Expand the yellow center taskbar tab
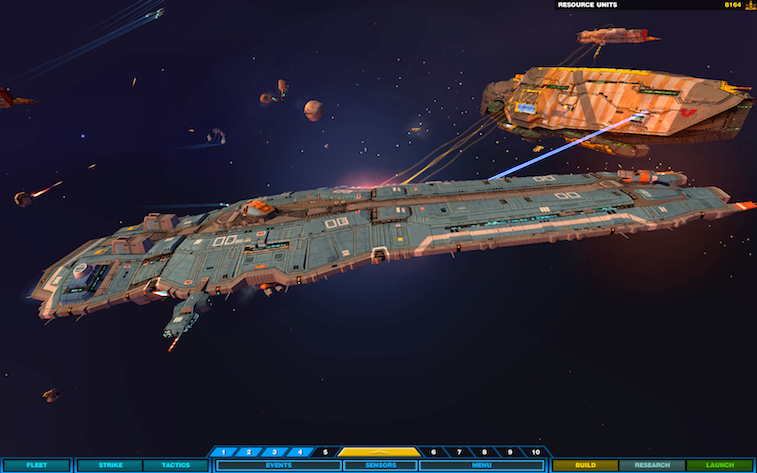This screenshot has height=473, width=757. [379, 452]
